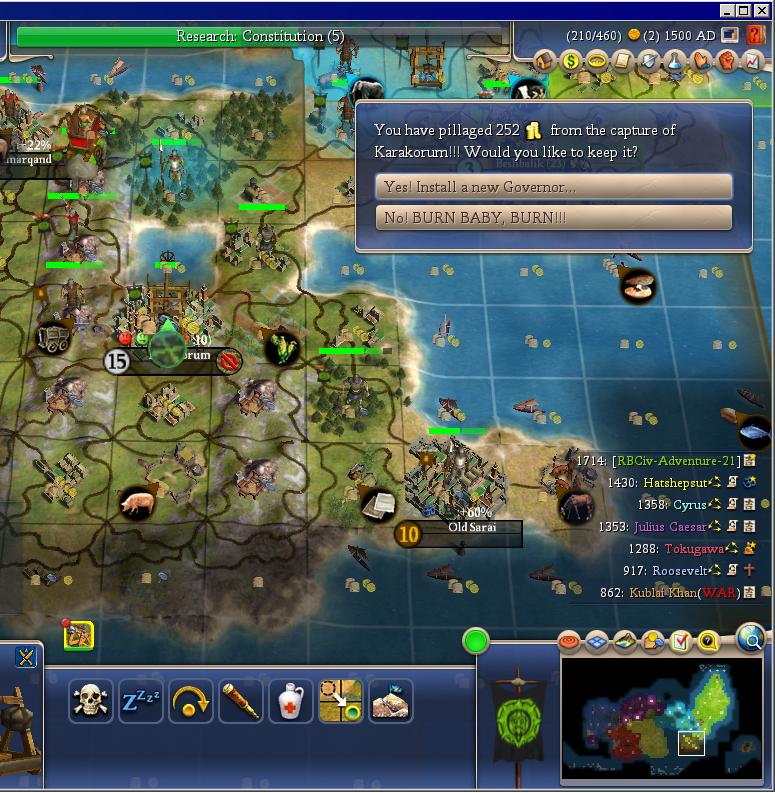Use the red cross heal action
This screenshot has width=775, height=793.
pyautogui.click(x=291, y=701)
